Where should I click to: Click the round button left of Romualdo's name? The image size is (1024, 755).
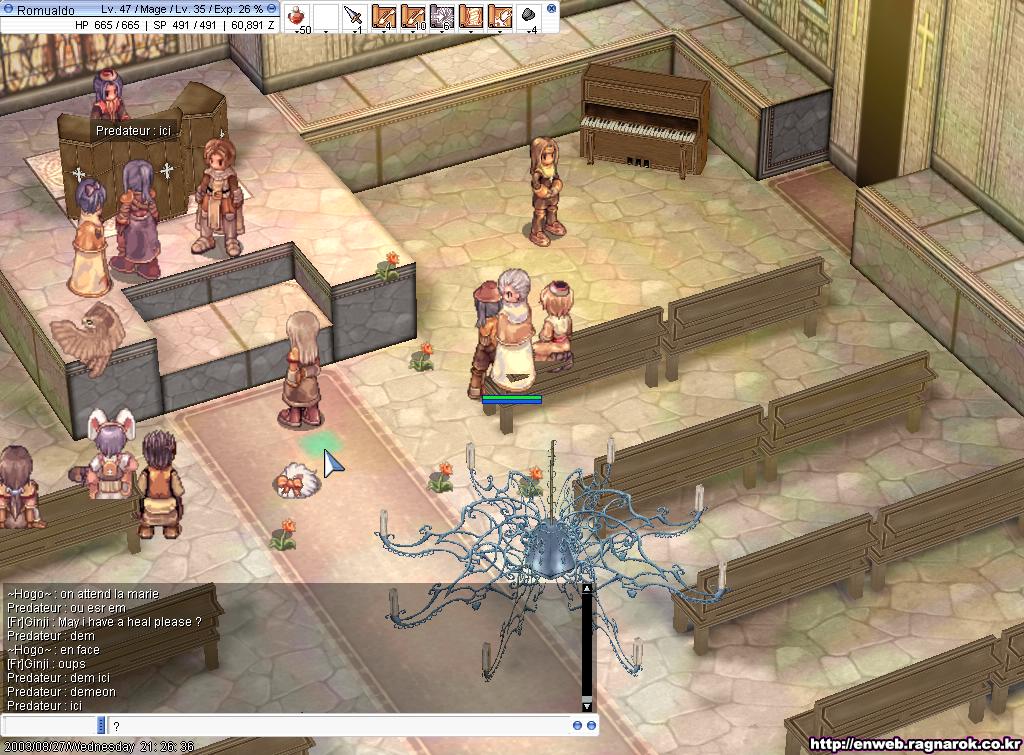(x=8, y=9)
